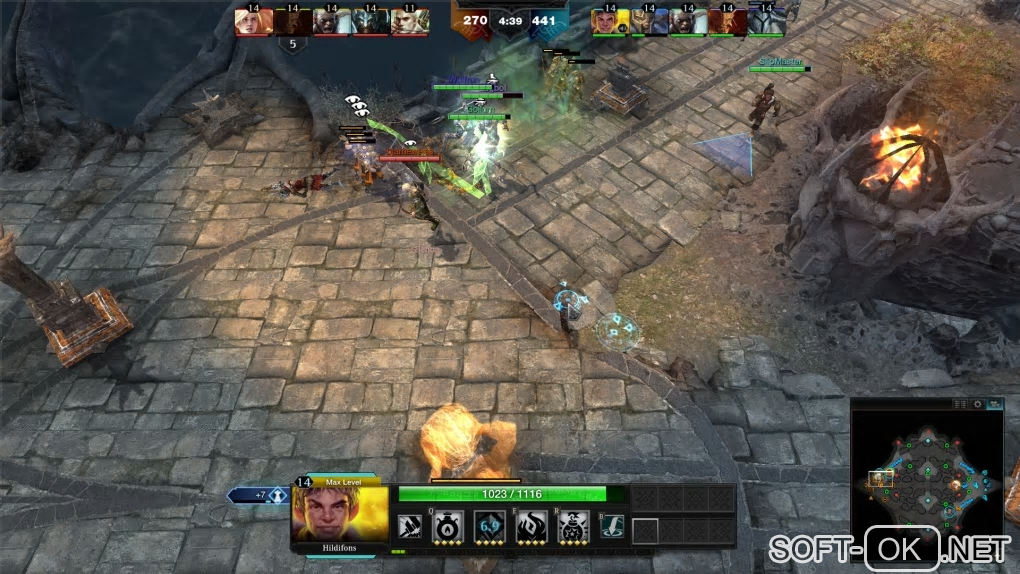Activate the B recall to base icon
The image size is (1020, 574).
611,527
